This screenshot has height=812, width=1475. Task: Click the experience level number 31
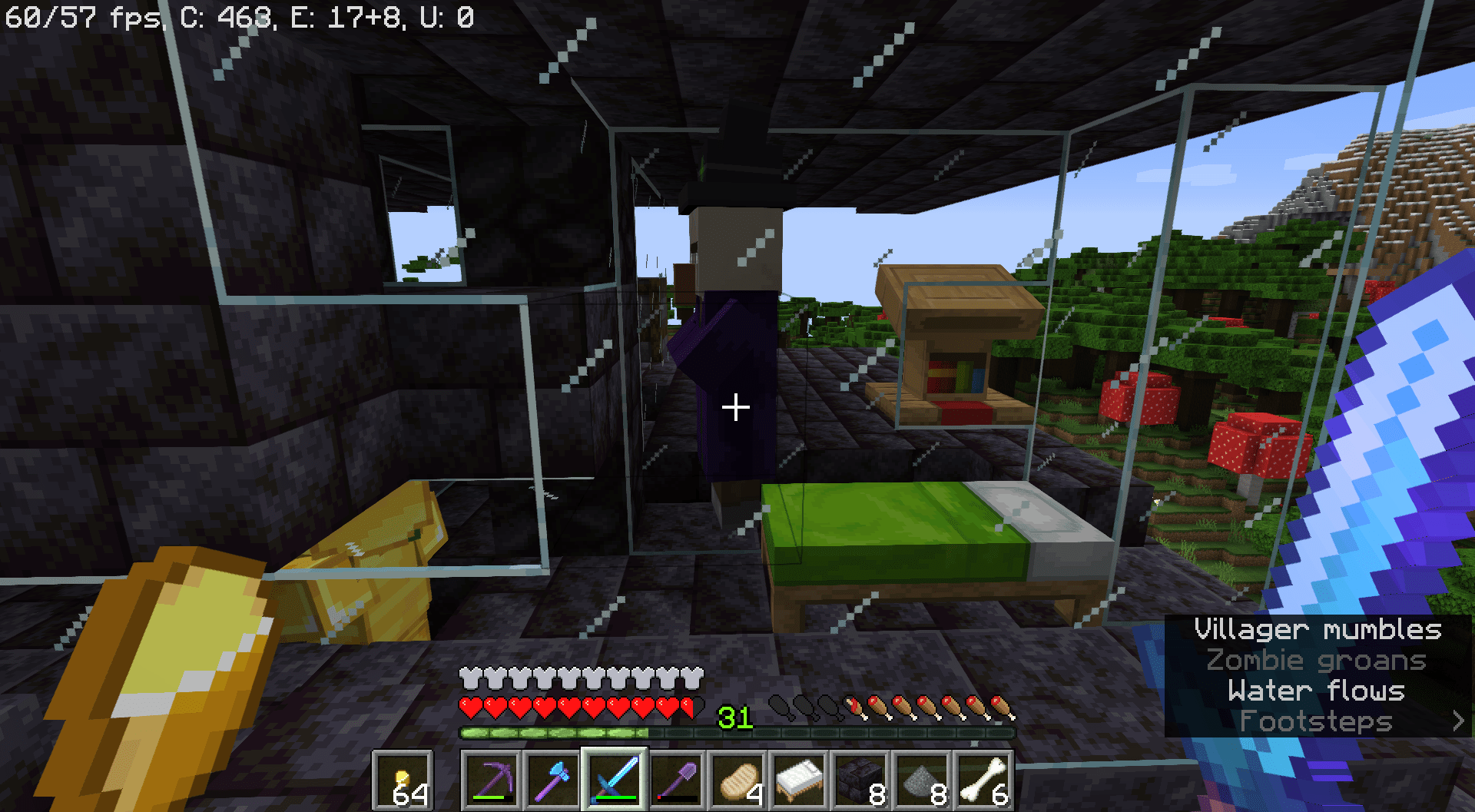pos(735,716)
